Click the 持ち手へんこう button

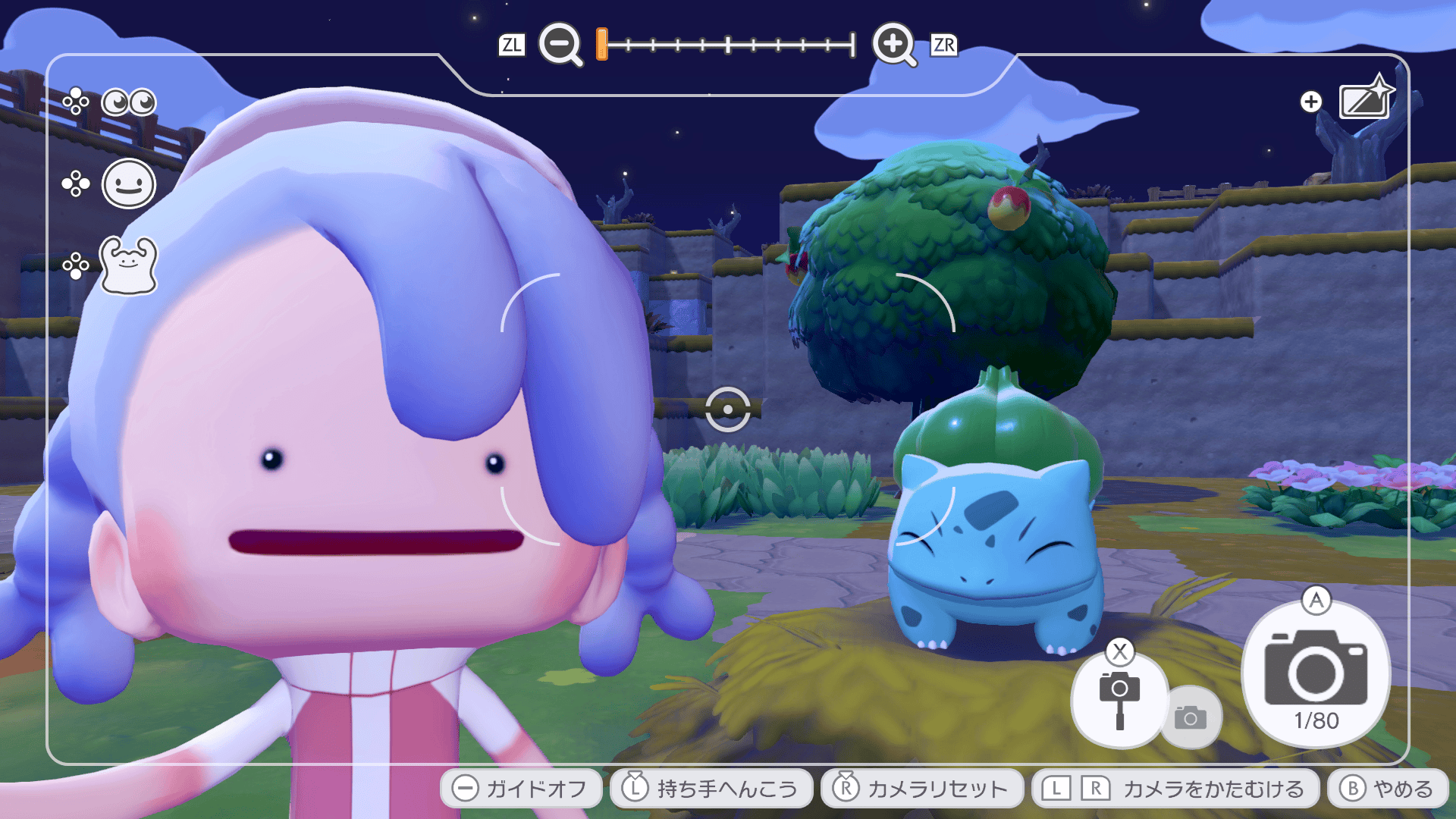pyautogui.click(x=711, y=789)
